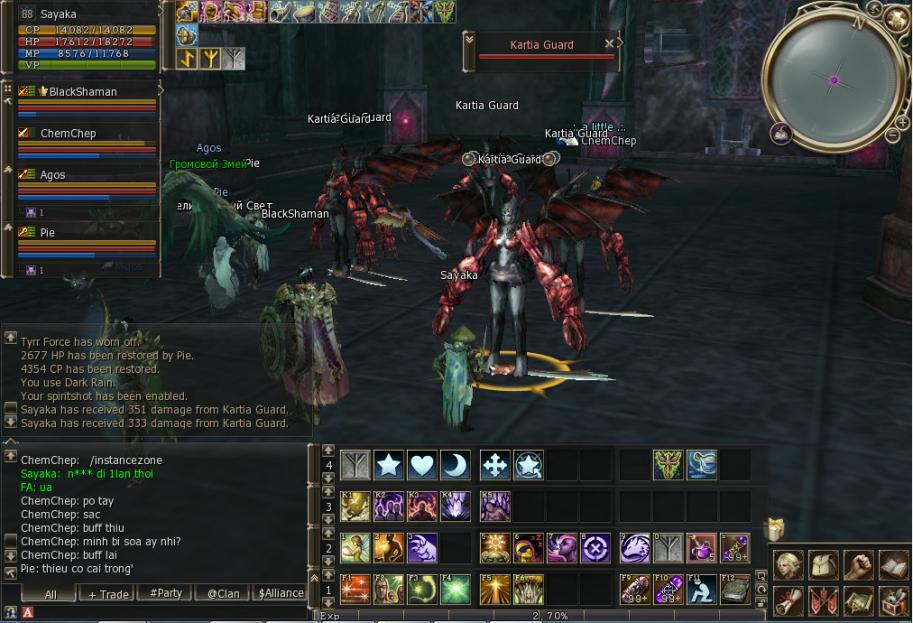Select party member Pie
The width and height of the screenshot is (913, 623).
click(48, 232)
